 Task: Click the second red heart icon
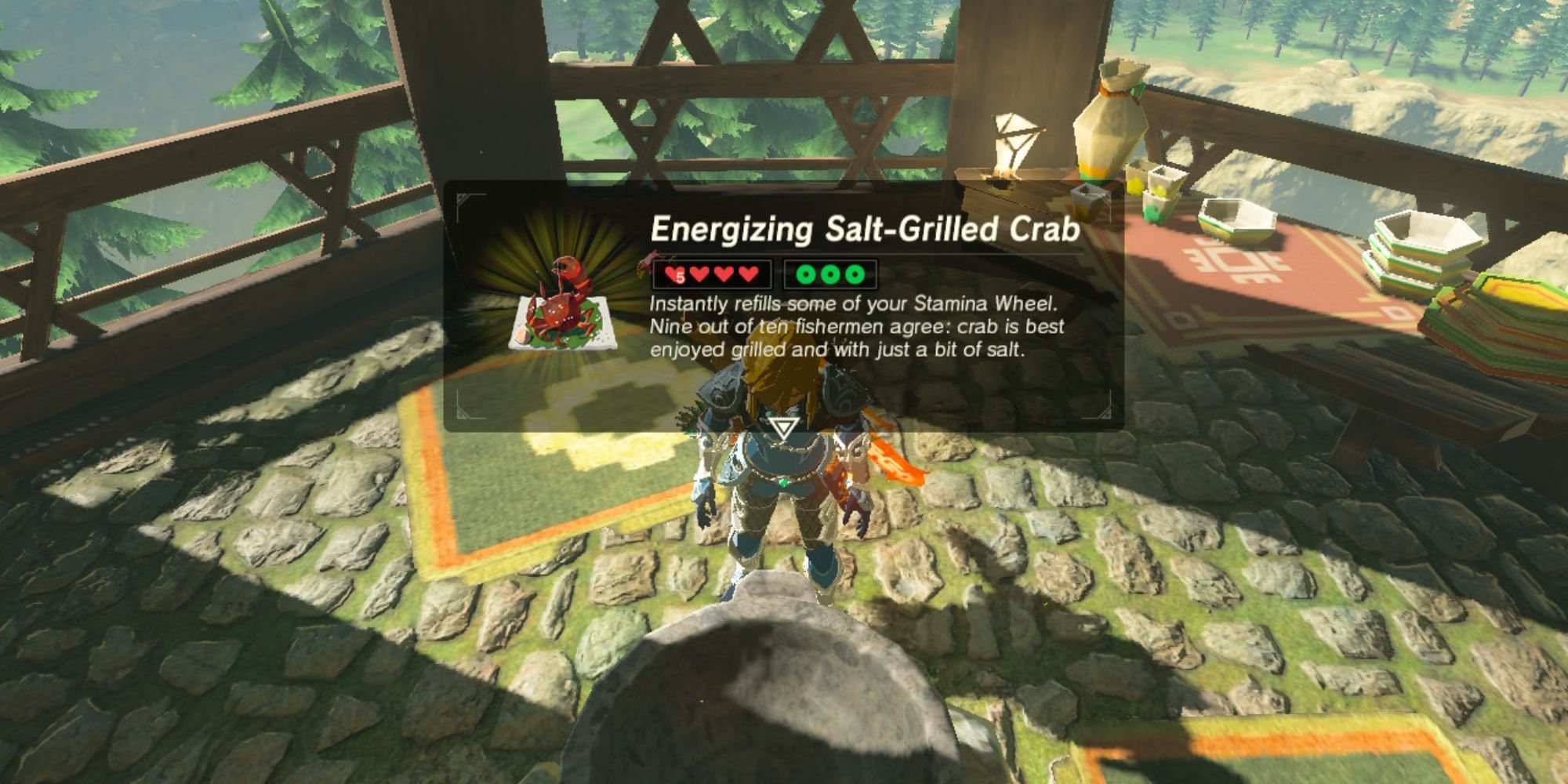[698, 274]
